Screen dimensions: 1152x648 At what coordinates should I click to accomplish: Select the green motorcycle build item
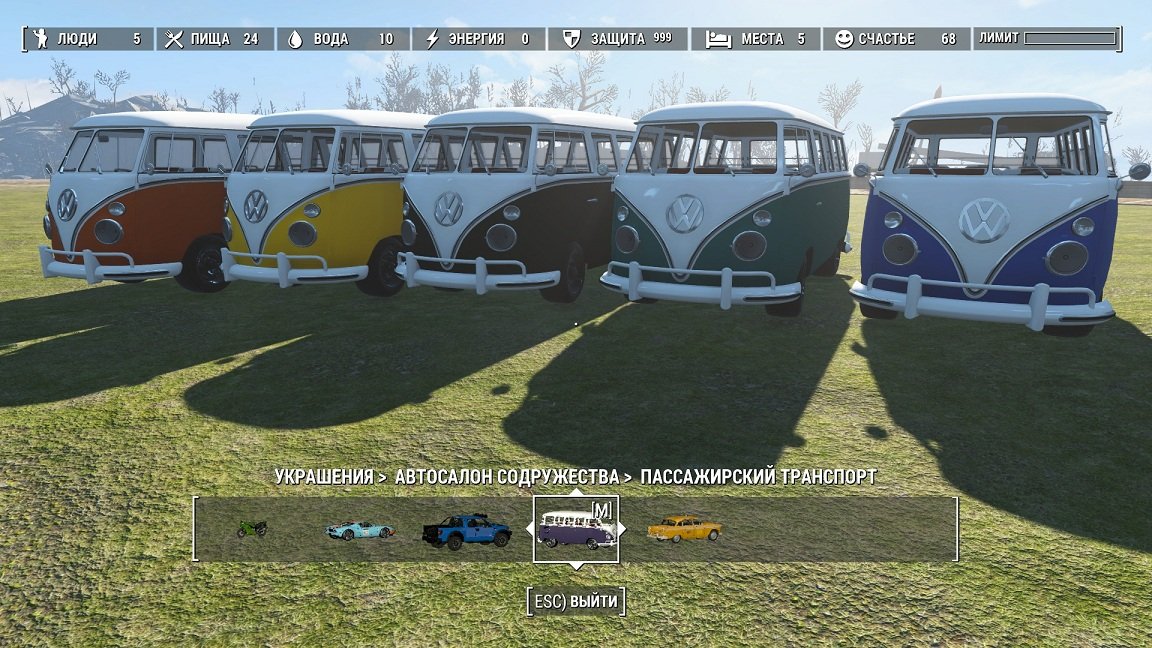point(252,528)
